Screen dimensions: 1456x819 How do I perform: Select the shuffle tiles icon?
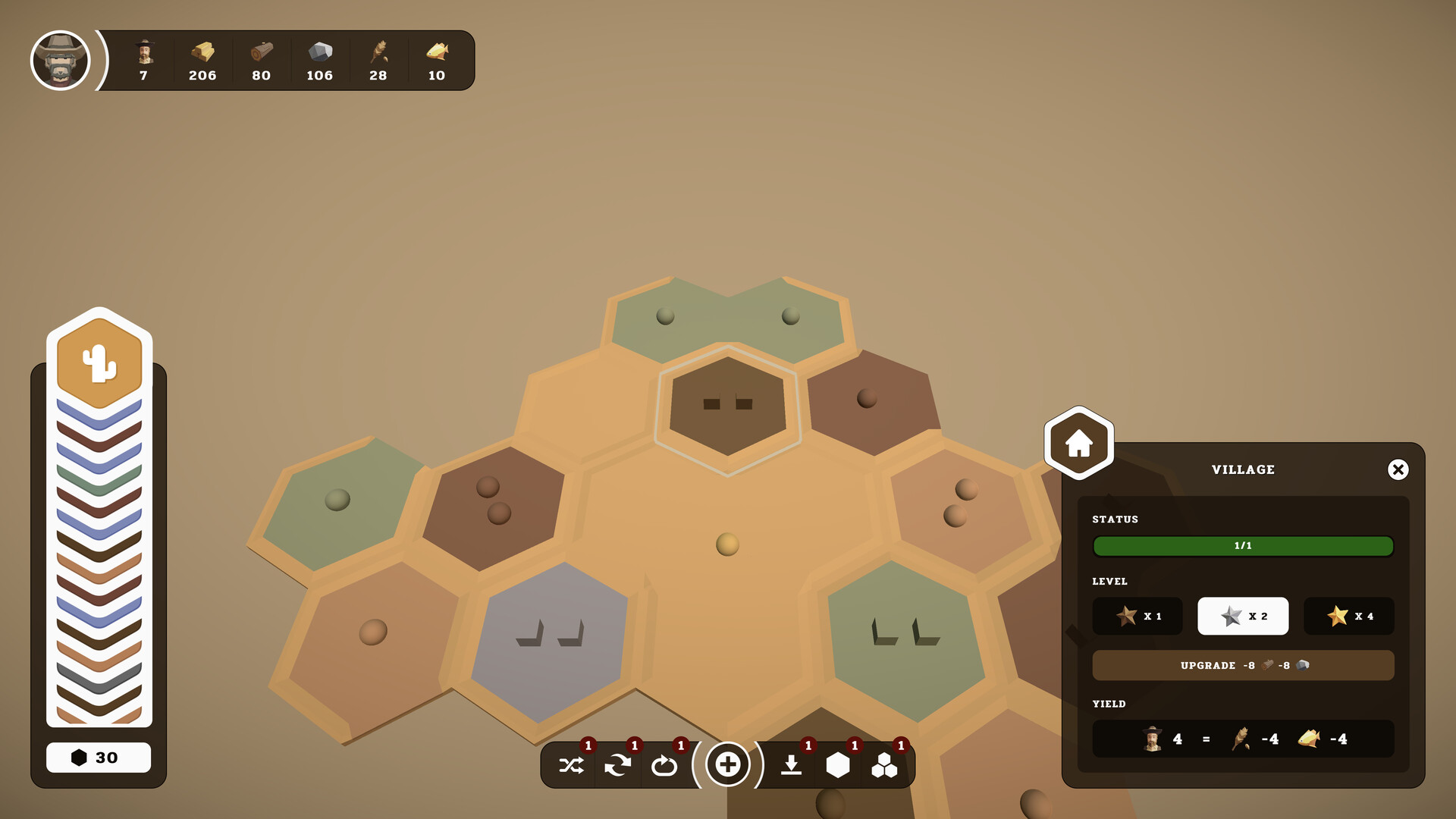[571, 765]
